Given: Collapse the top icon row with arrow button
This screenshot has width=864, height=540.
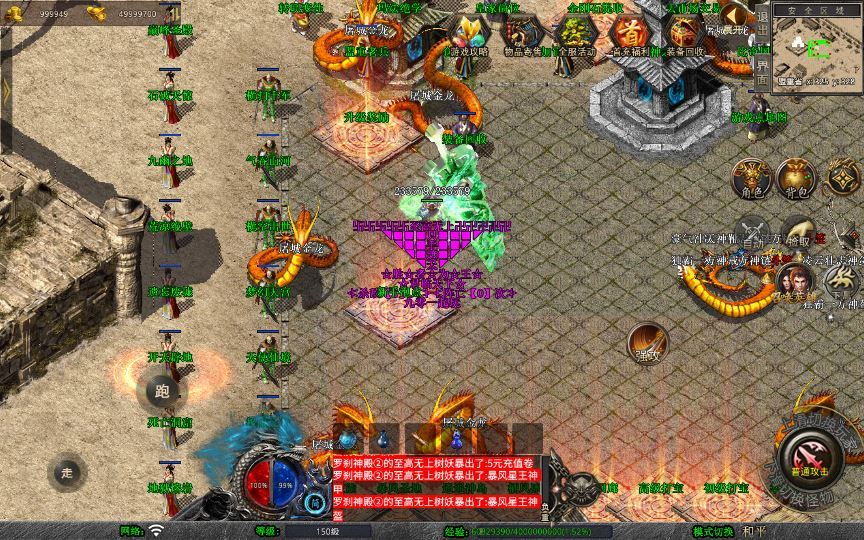Looking at the screenshot, I should (735, 15).
